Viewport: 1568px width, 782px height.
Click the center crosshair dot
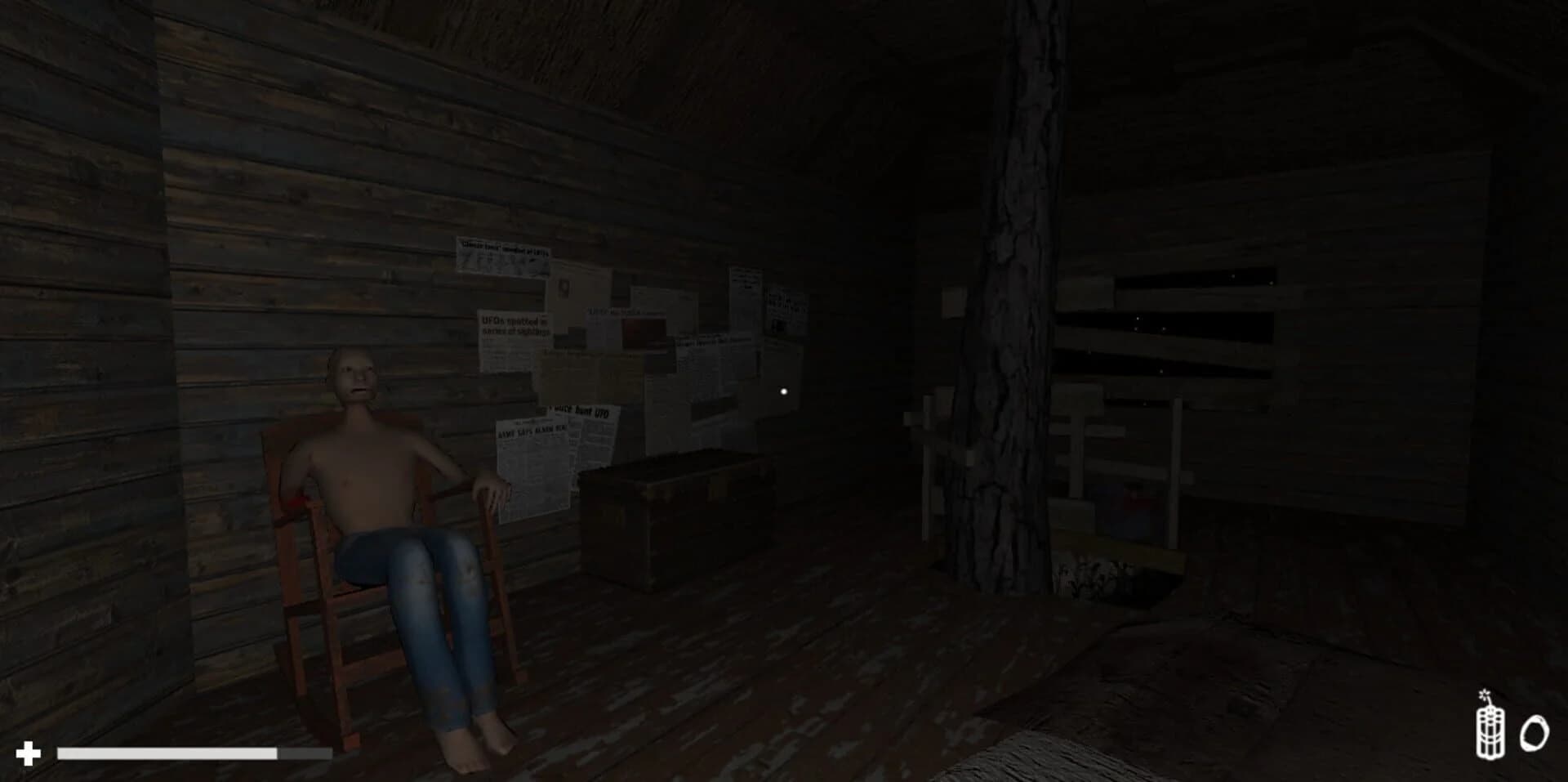click(784, 391)
